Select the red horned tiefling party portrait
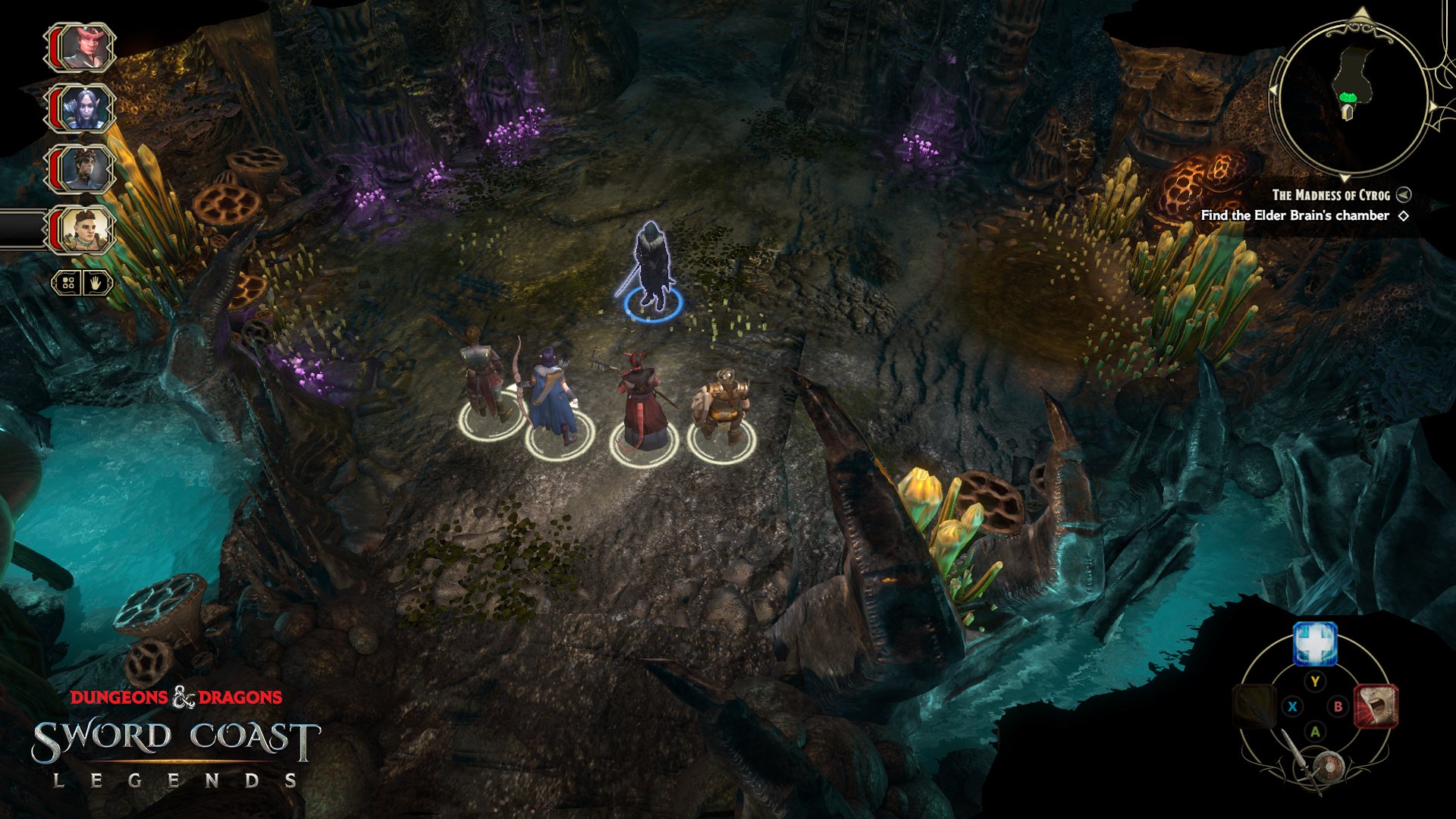 pos(82,48)
